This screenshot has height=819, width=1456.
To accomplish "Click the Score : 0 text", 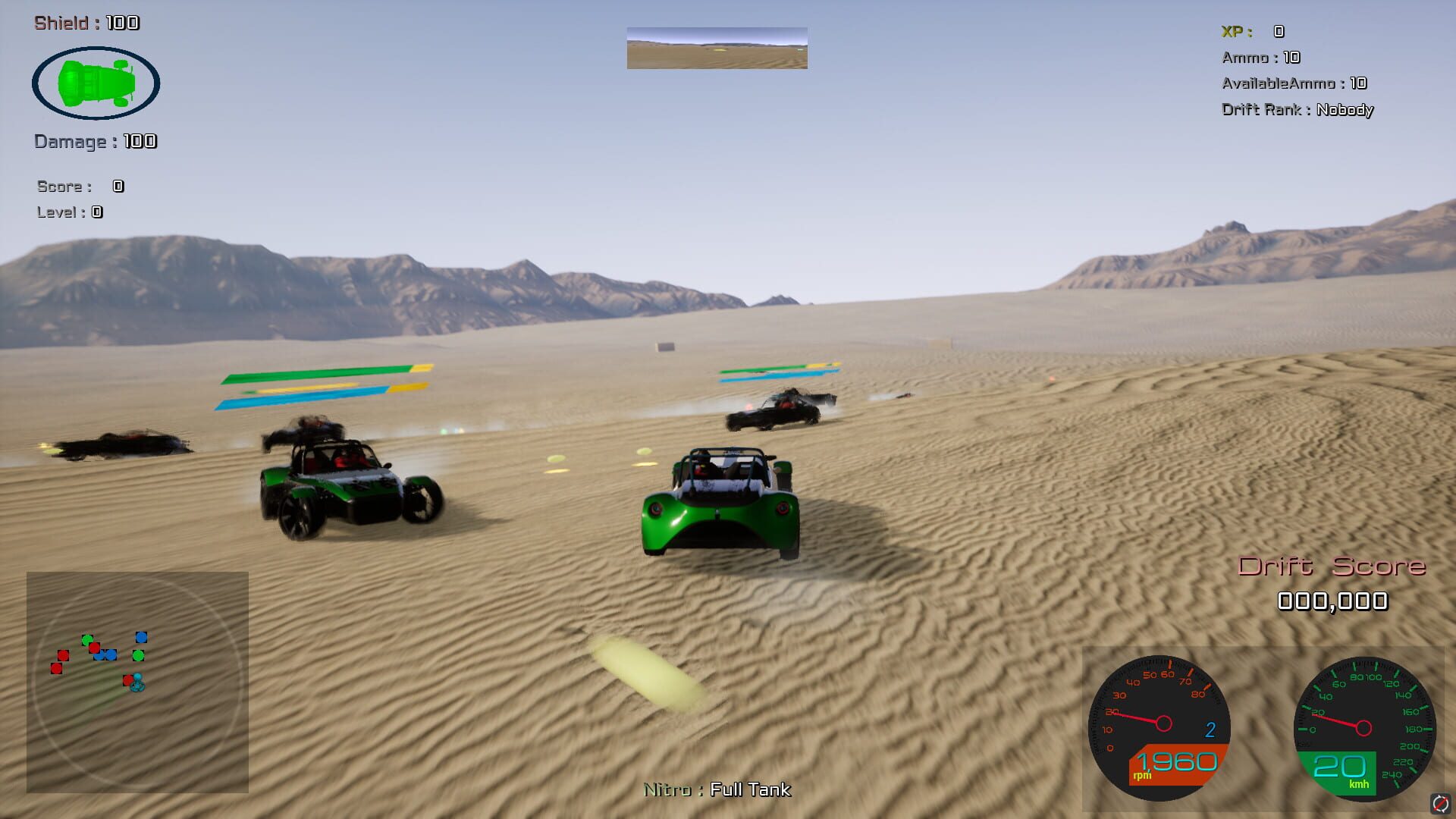I will point(78,186).
